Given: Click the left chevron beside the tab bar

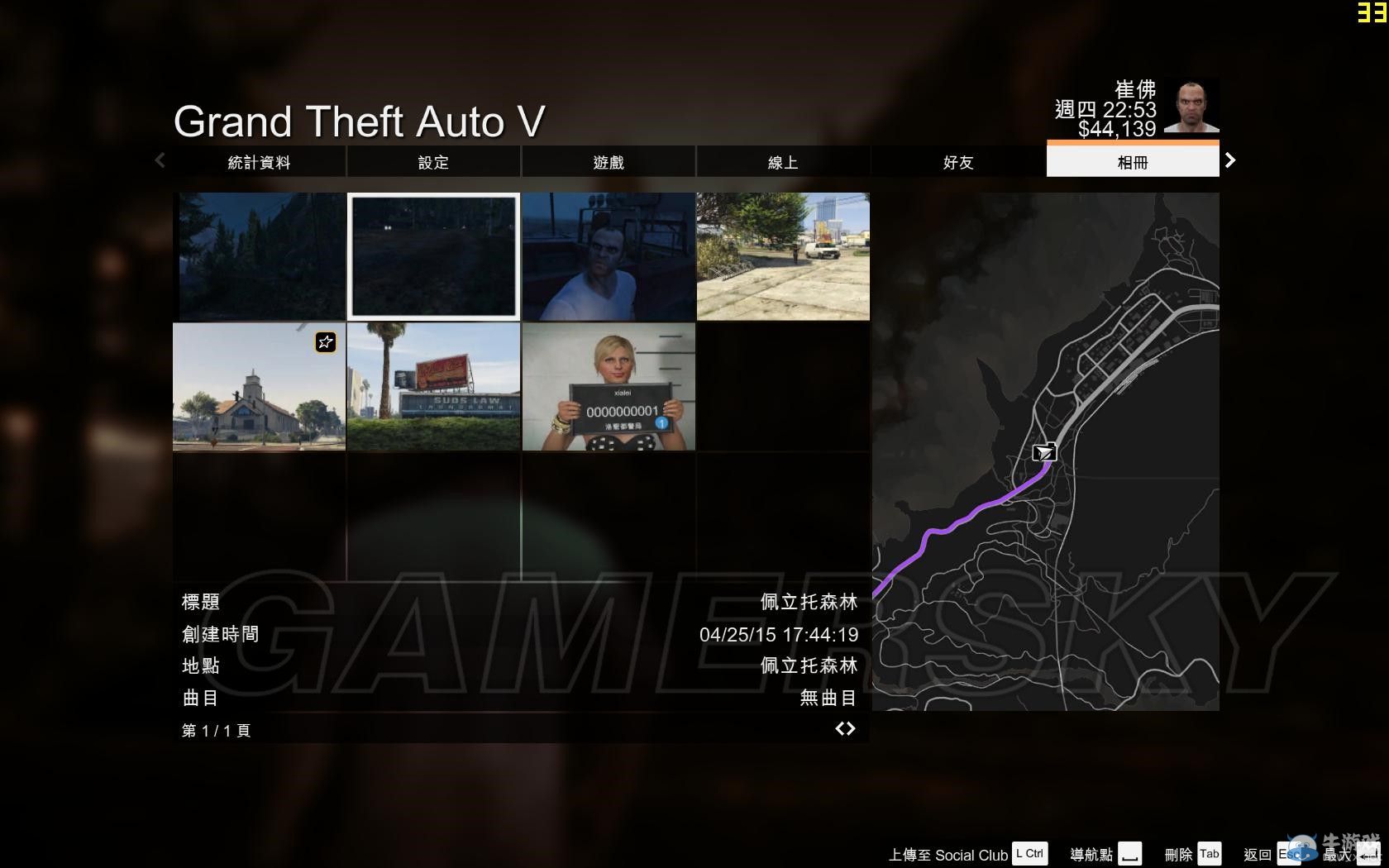Looking at the screenshot, I should (x=160, y=160).
